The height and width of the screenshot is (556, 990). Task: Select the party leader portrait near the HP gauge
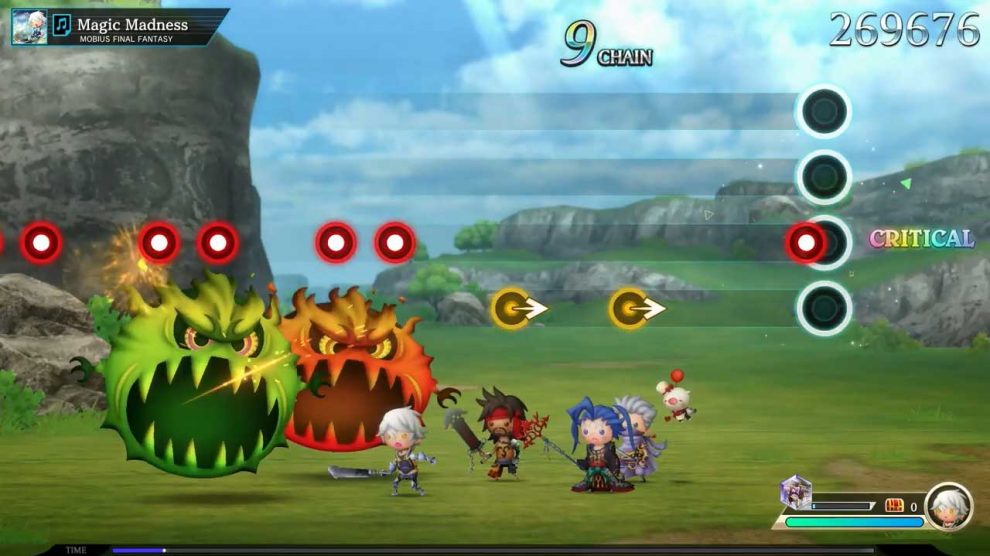(948, 506)
